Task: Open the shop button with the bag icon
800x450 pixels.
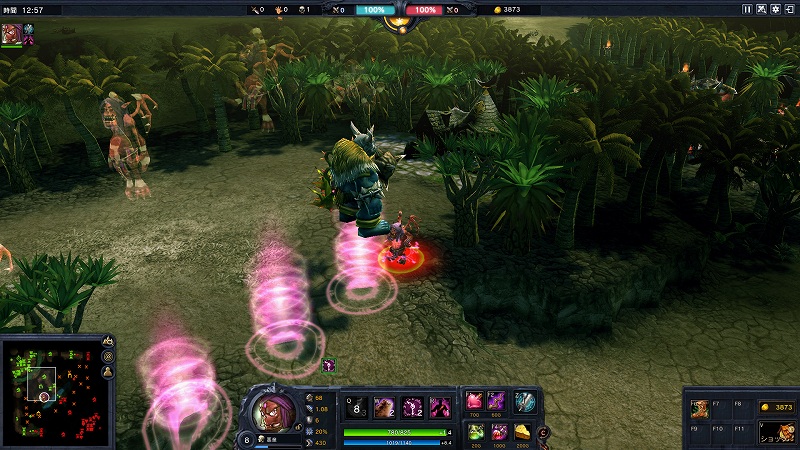Action: pos(776,432)
